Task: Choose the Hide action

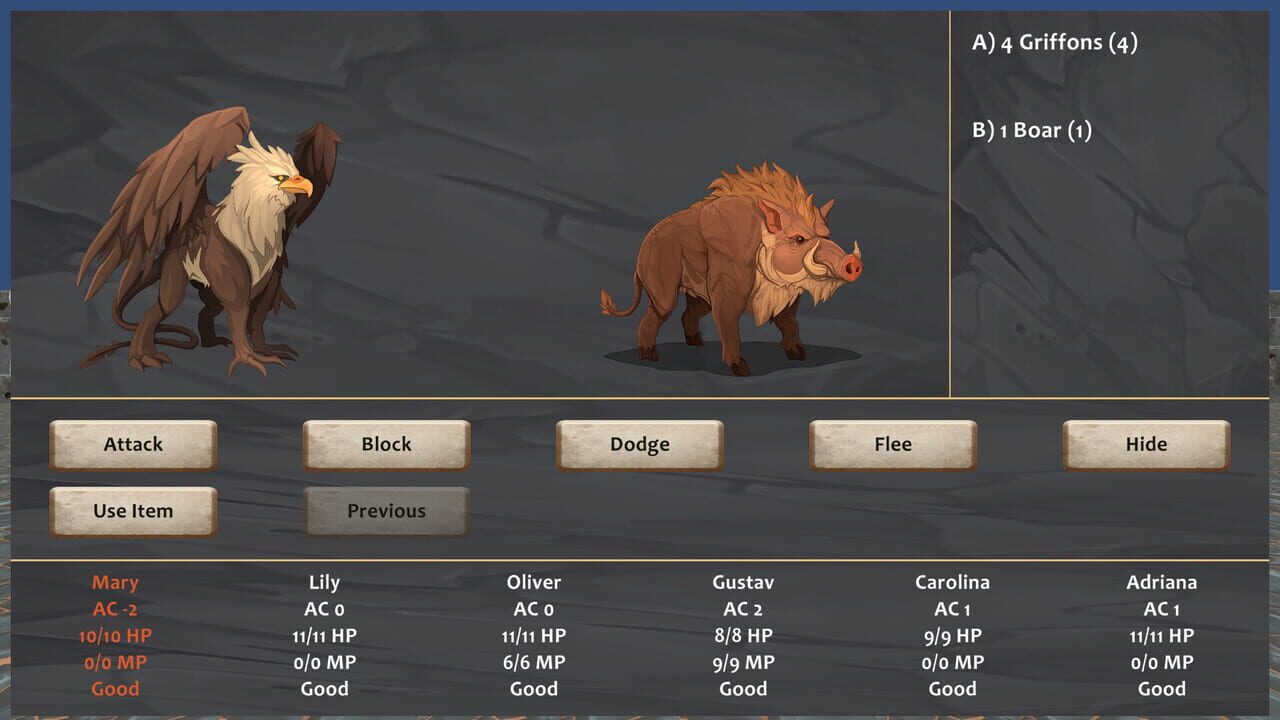Action: [x=1145, y=444]
